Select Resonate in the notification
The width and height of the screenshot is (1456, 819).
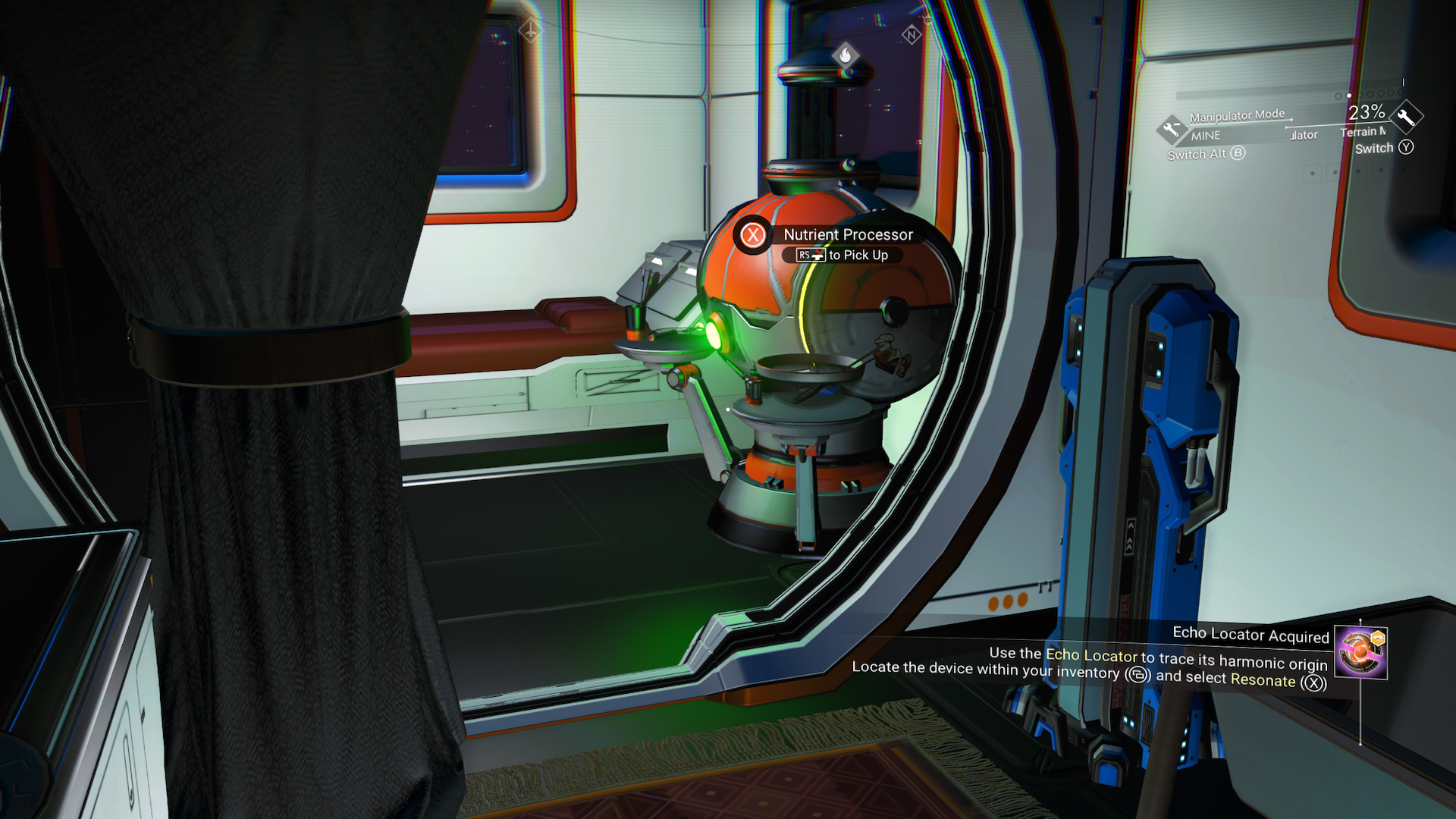coord(1265,682)
